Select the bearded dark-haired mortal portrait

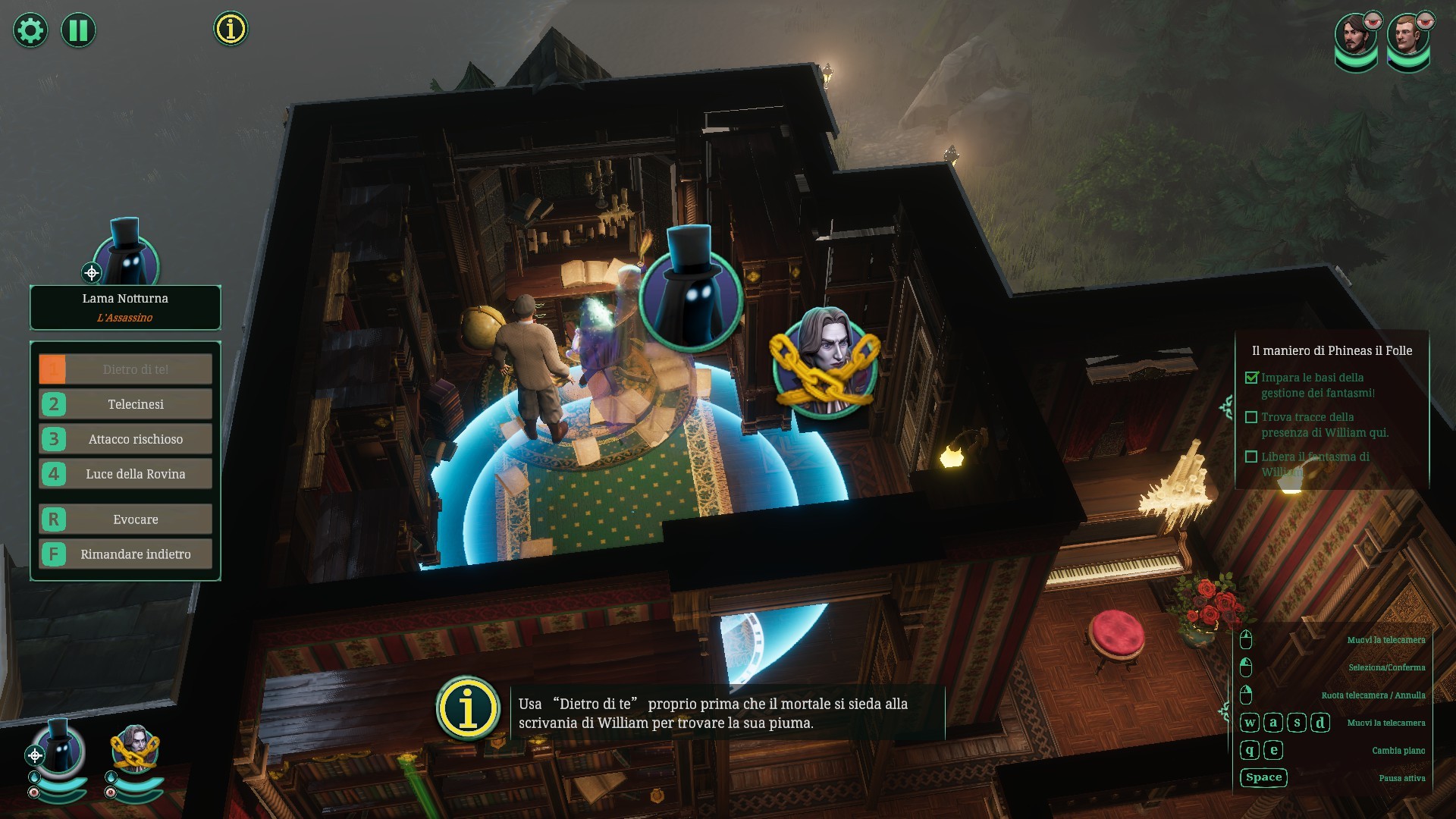(1355, 38)
